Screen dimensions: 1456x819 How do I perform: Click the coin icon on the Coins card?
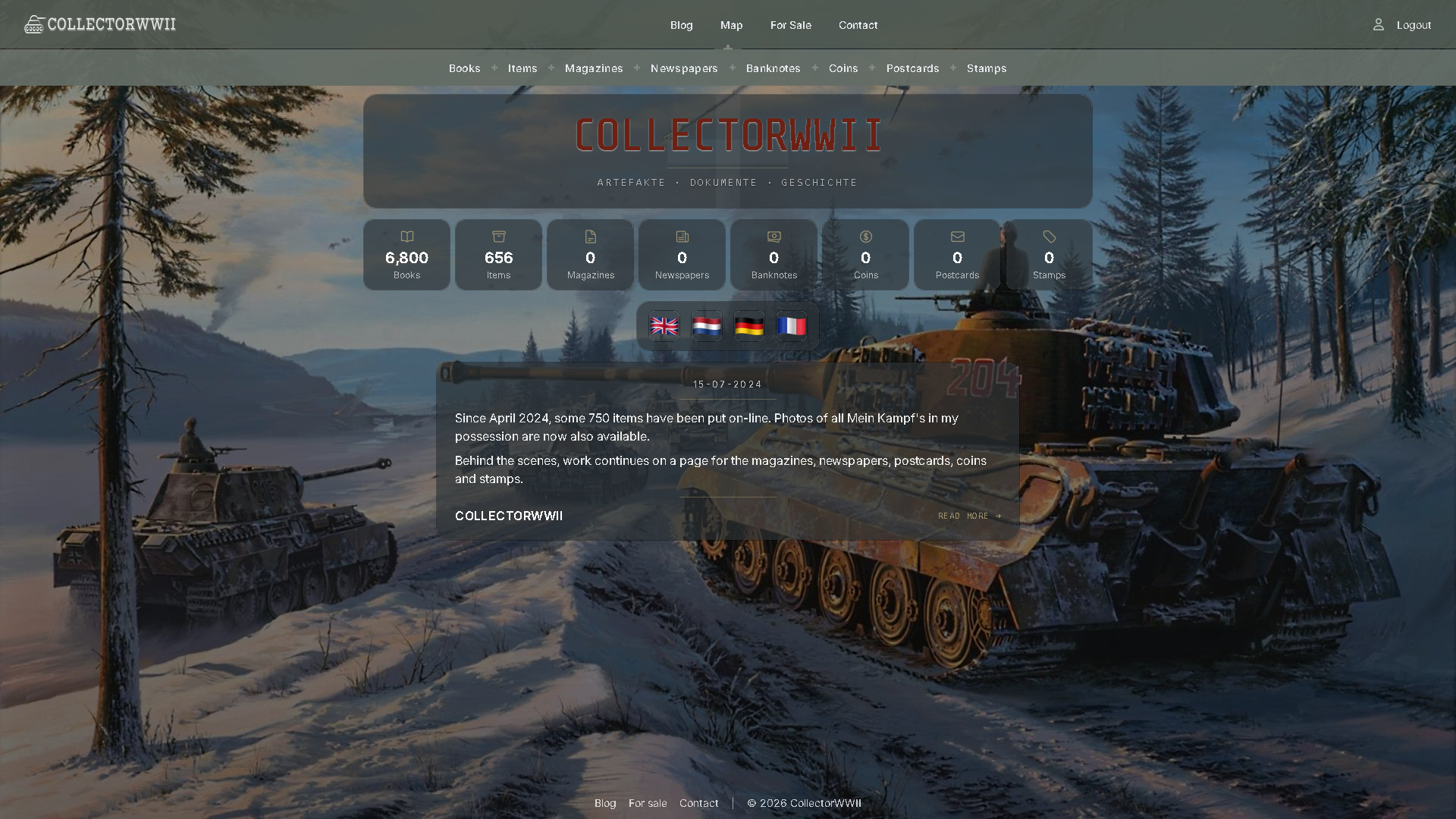865,237
